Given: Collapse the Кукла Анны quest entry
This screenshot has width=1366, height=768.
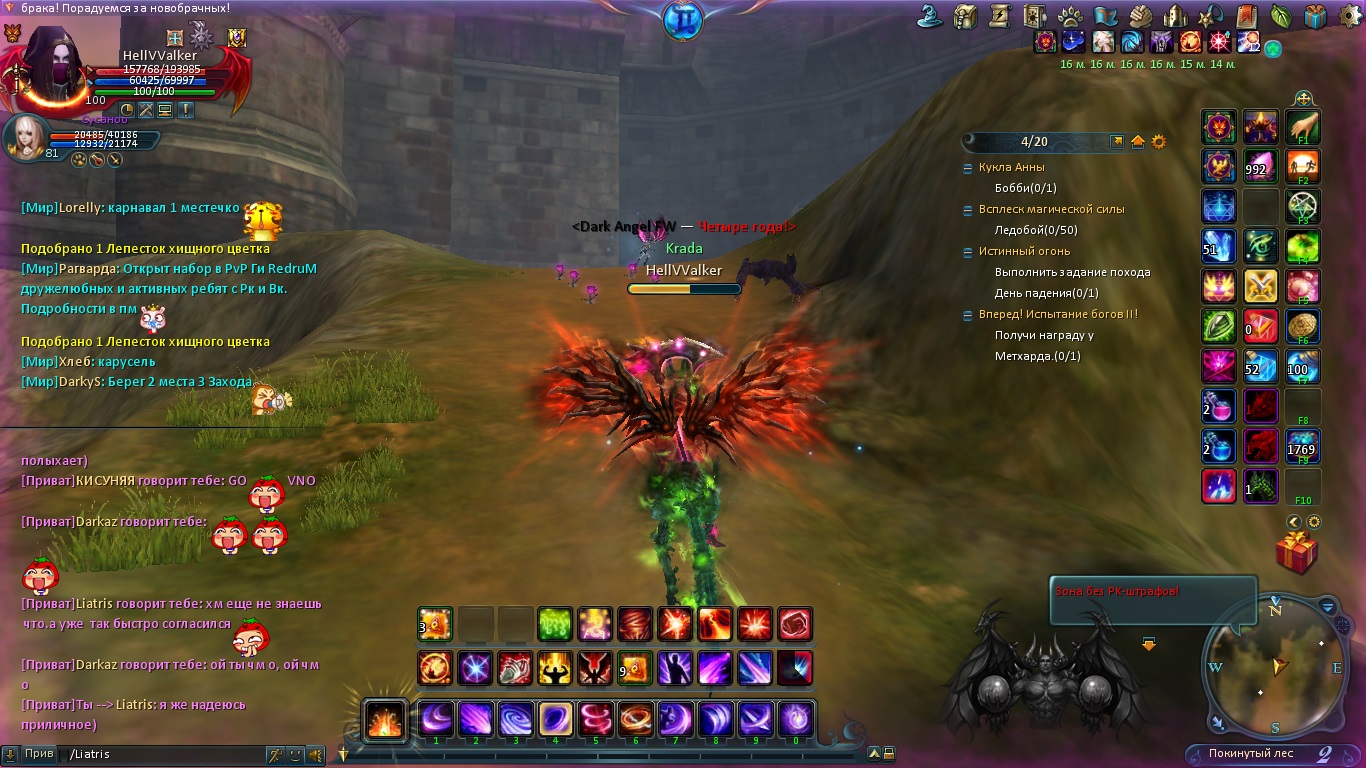Looking at the screenshot, I should (x=967, y=168).
